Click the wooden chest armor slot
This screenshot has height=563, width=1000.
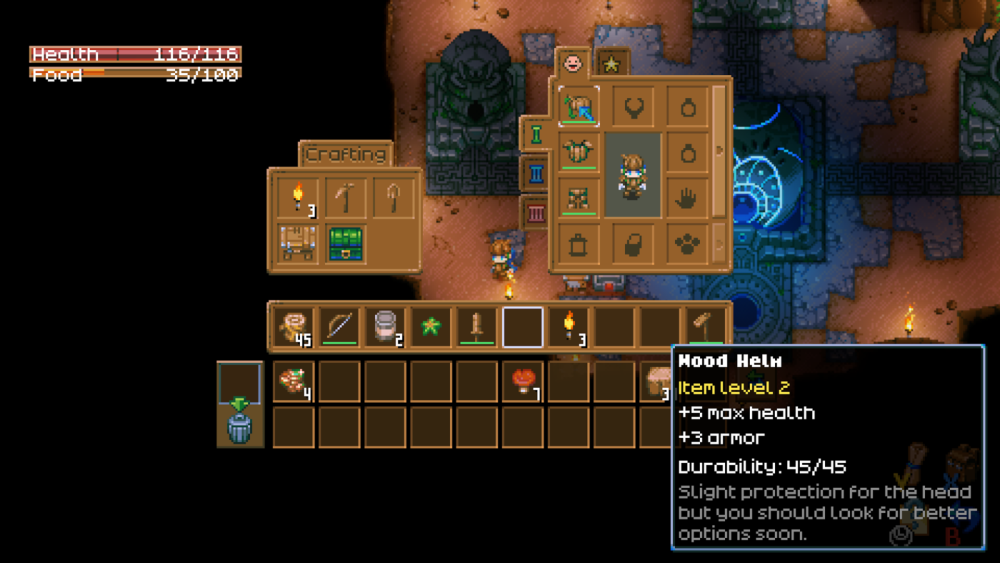point(579,152)
